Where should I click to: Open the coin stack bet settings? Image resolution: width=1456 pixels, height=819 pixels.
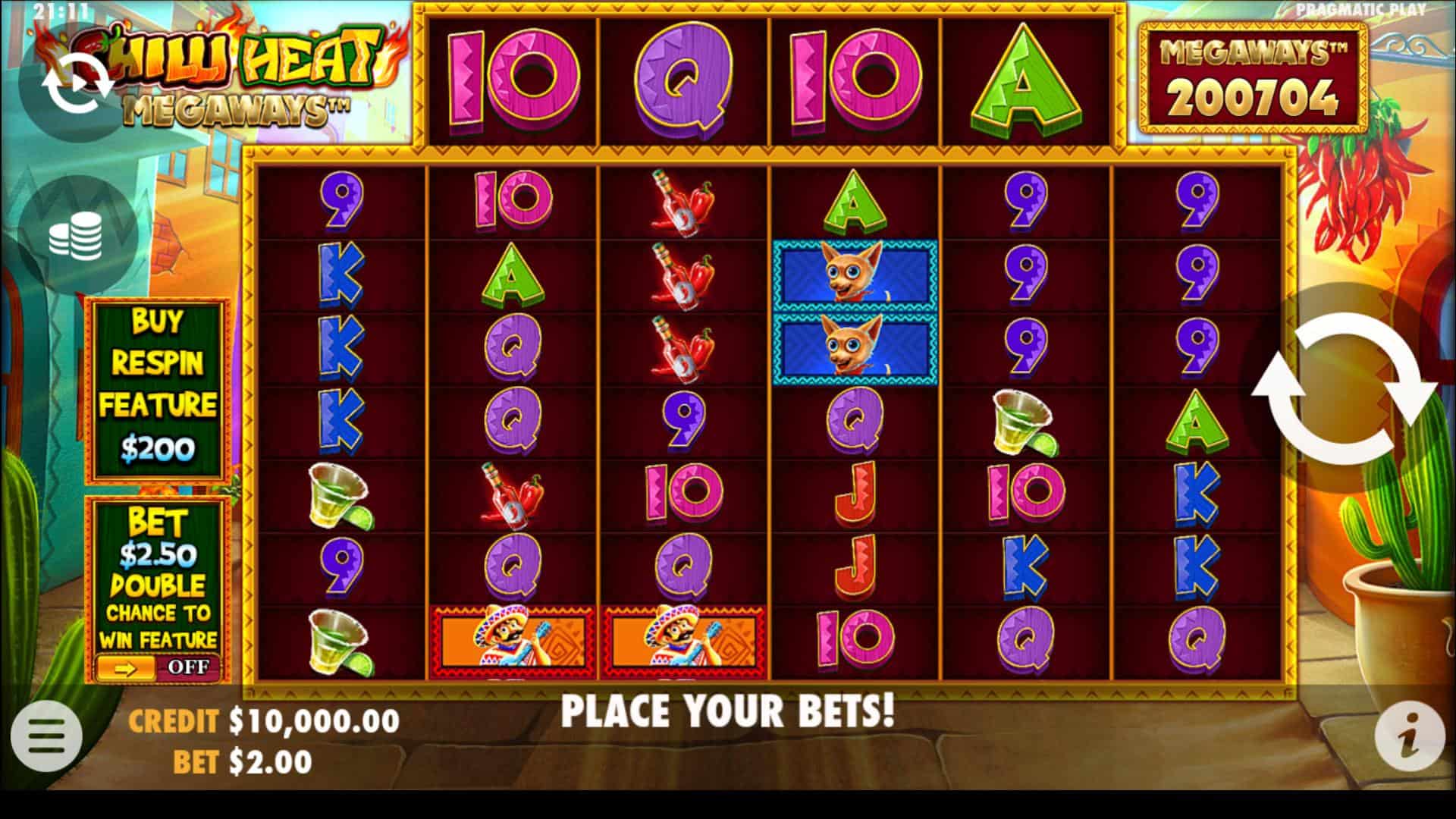(76, 235)
